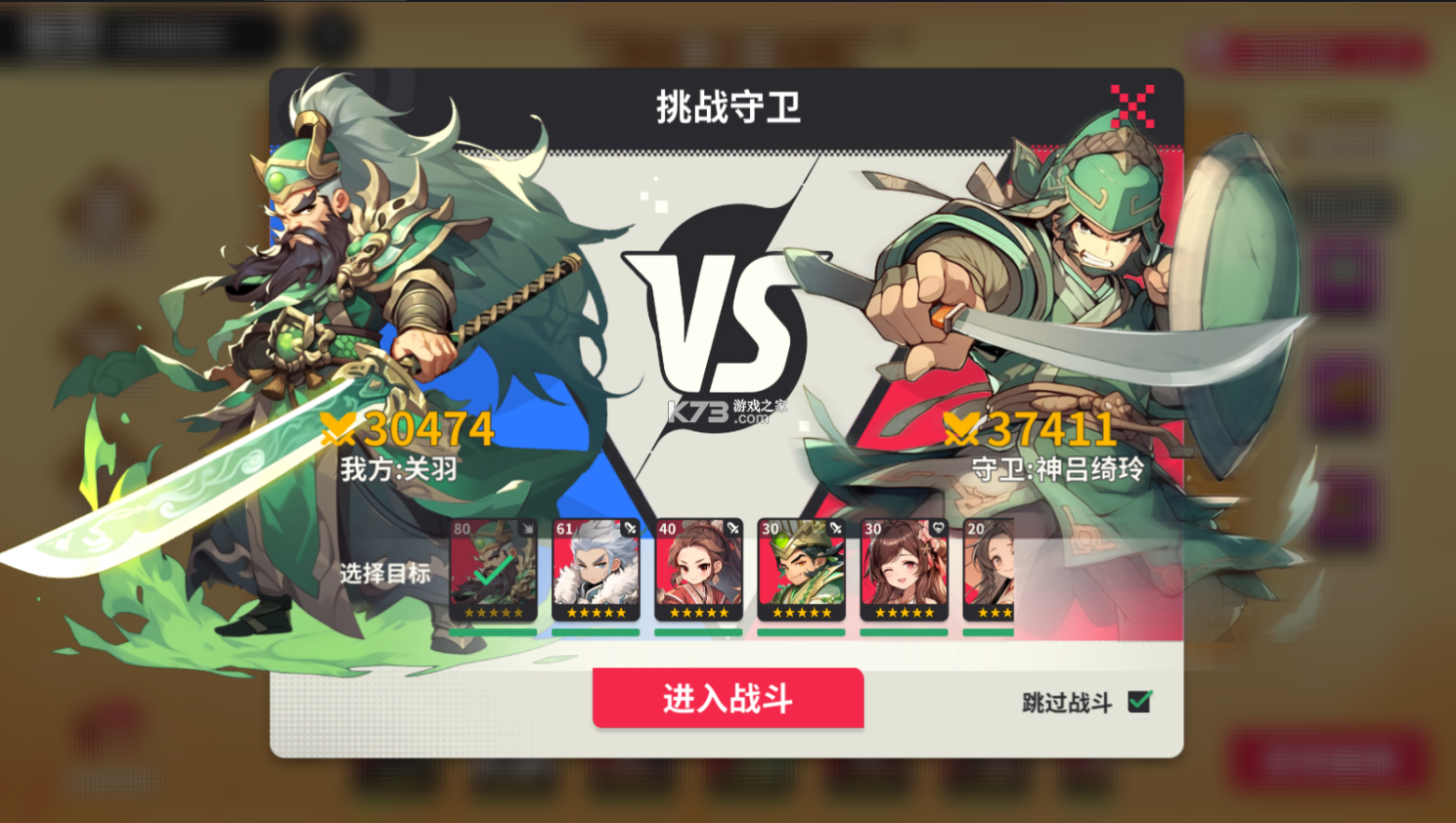Click the five-star rating on the level 80 card
This screenshot has height=823, width=1456.
coord(493,612)
